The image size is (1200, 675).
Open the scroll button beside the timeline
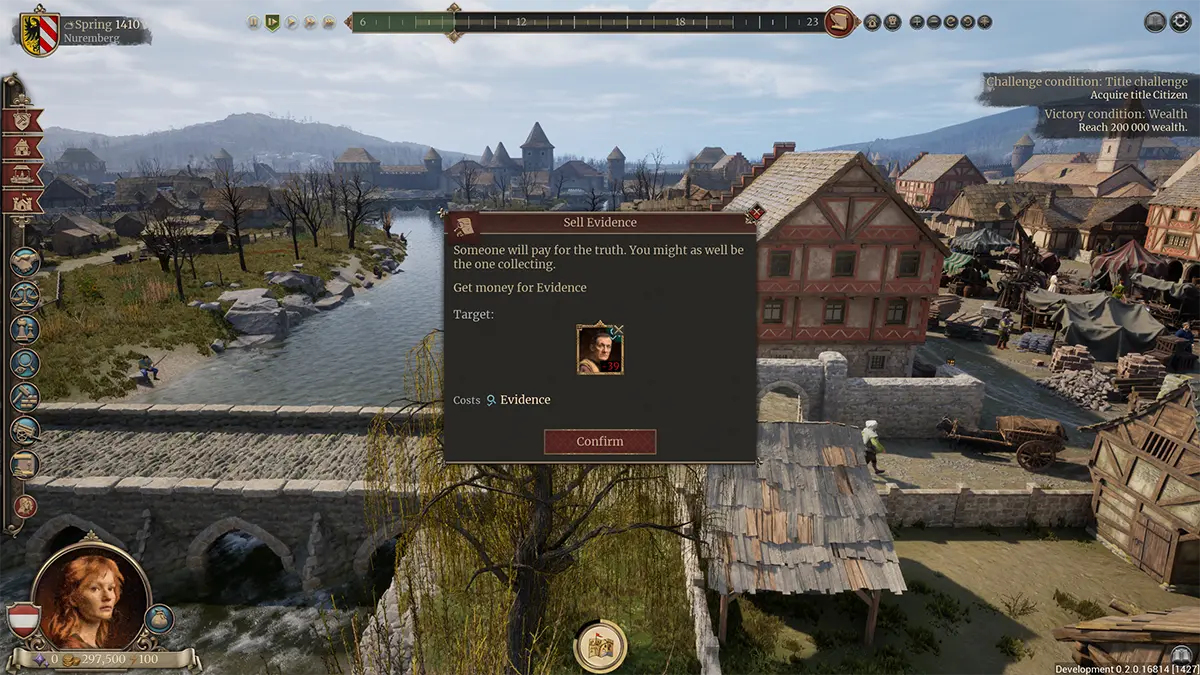click(840, 21)
